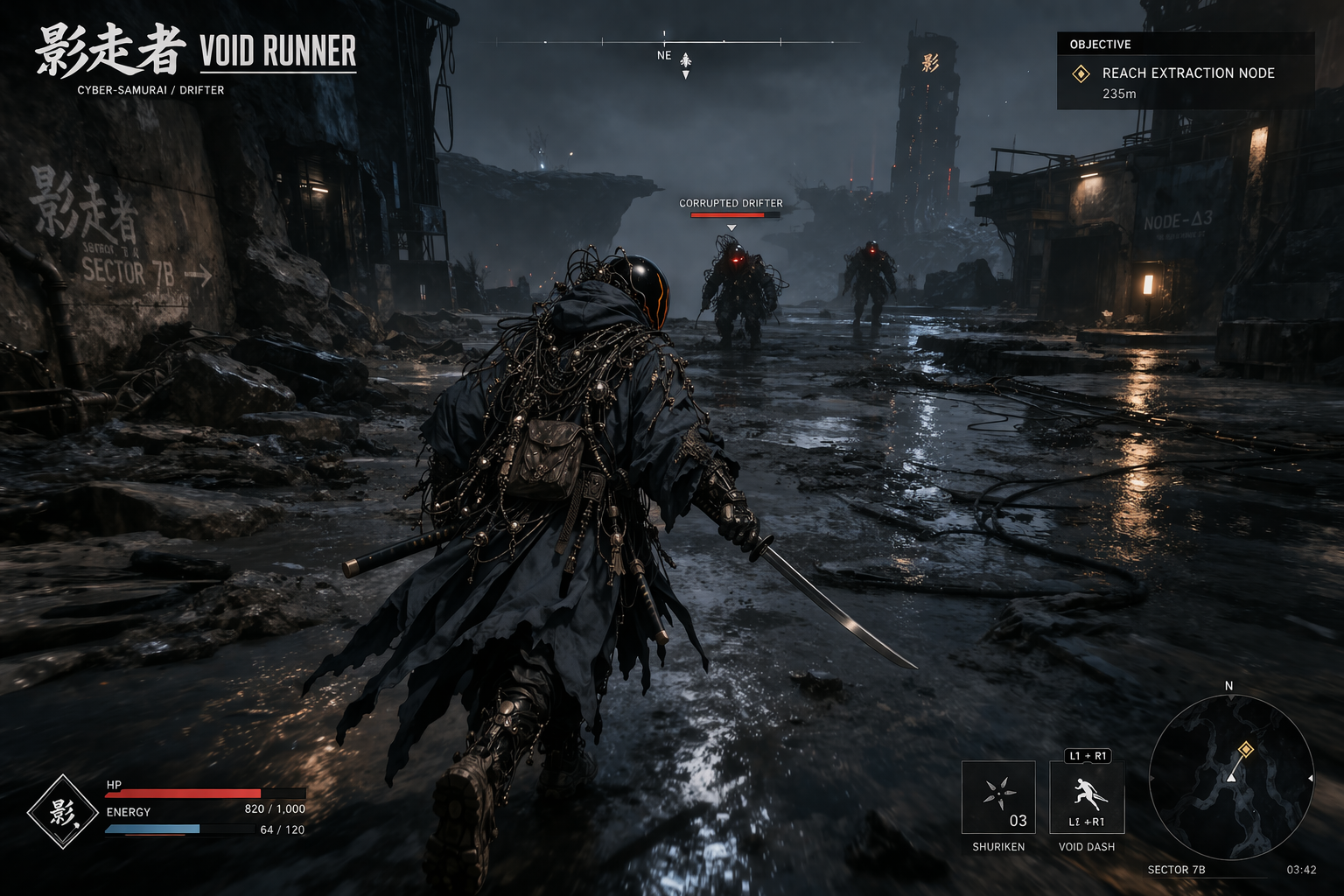This screenshot has width=1344, height=896.
Task: Click the SECTOR 7B label near the clock
Action: pyautogui.click(x=1176, y=870)
